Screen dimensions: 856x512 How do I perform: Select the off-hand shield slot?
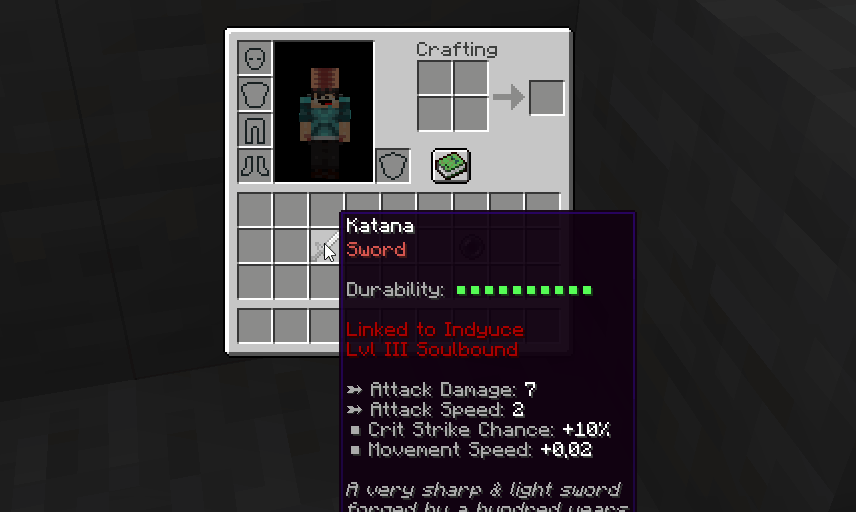pos(392,166)
